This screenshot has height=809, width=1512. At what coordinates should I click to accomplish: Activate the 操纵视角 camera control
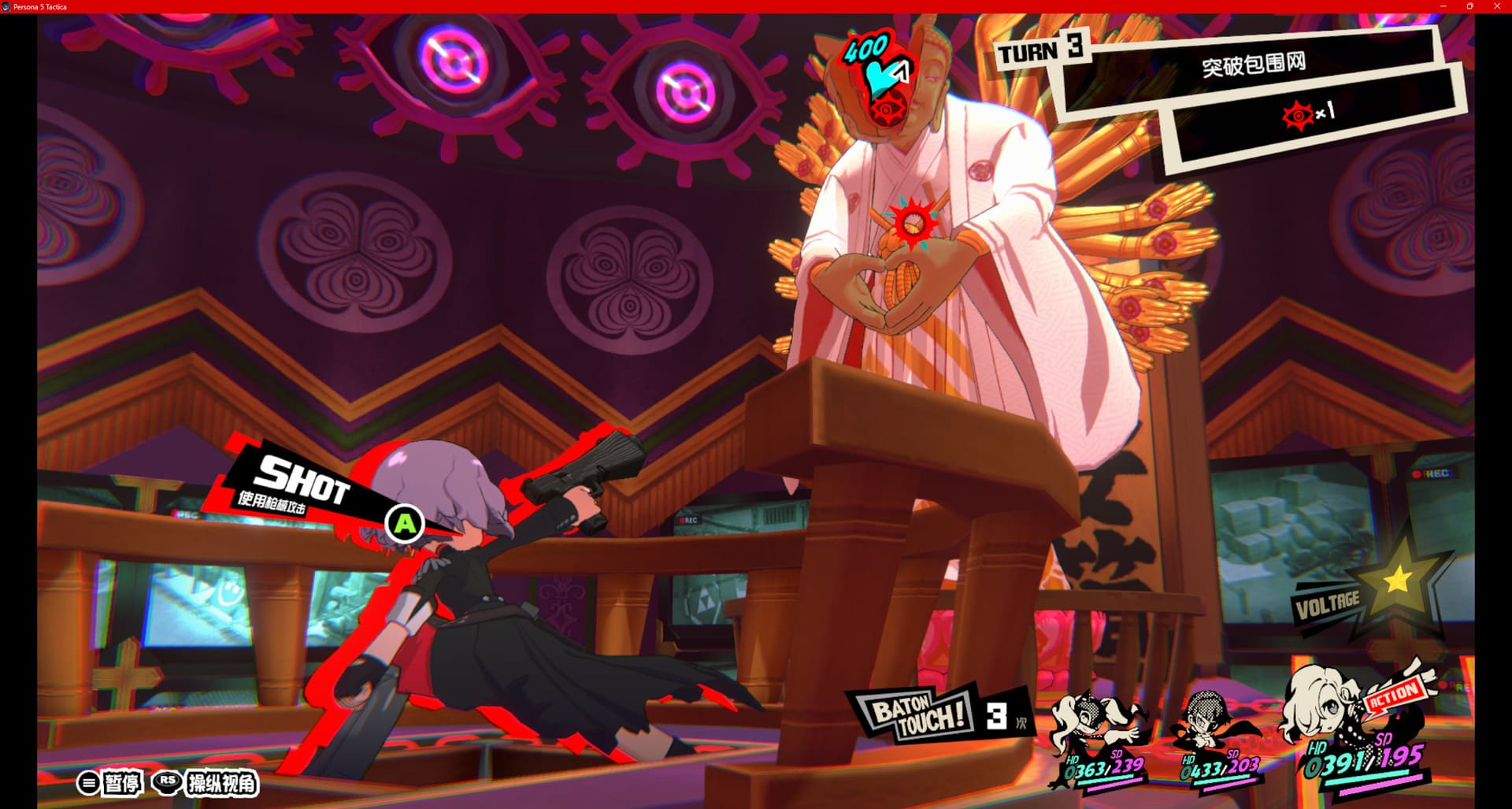pyautogui.click(x=206, y=782)
